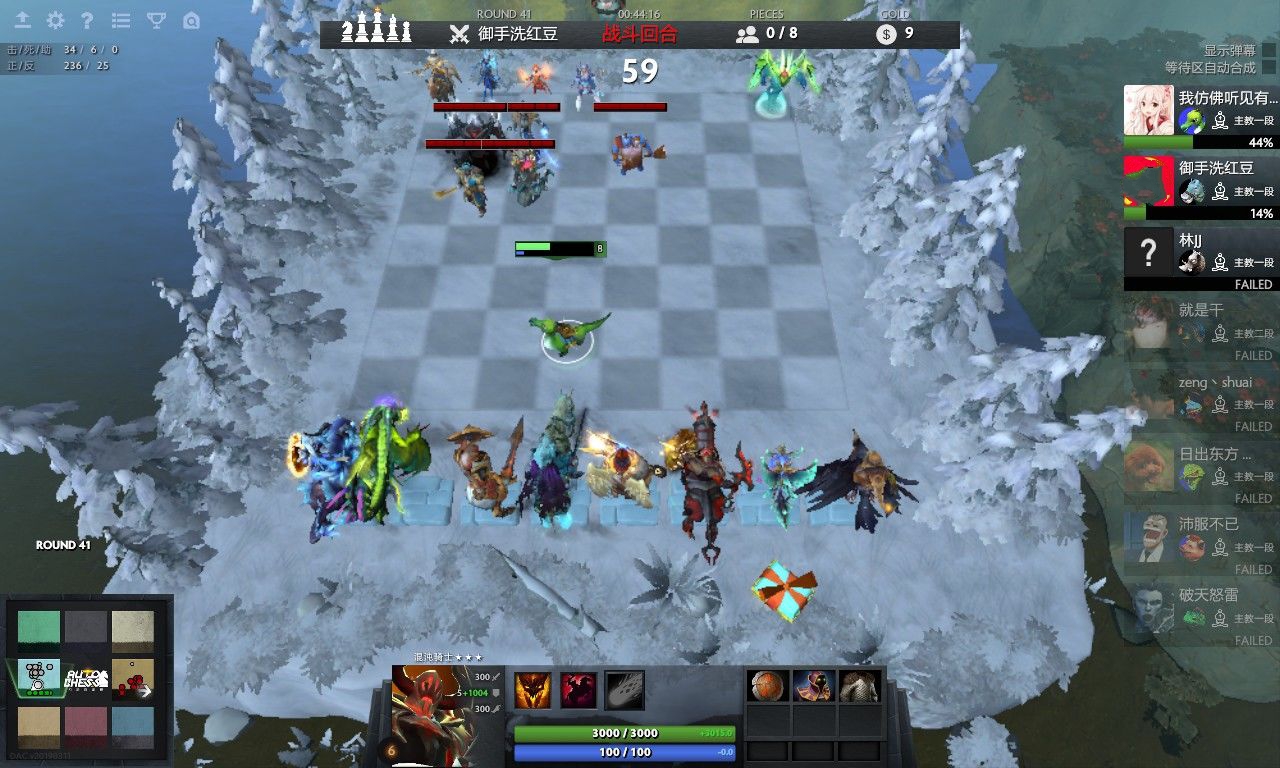Open the settings gear icon
Screen dimensions: 1280x768
click(55, 20)
